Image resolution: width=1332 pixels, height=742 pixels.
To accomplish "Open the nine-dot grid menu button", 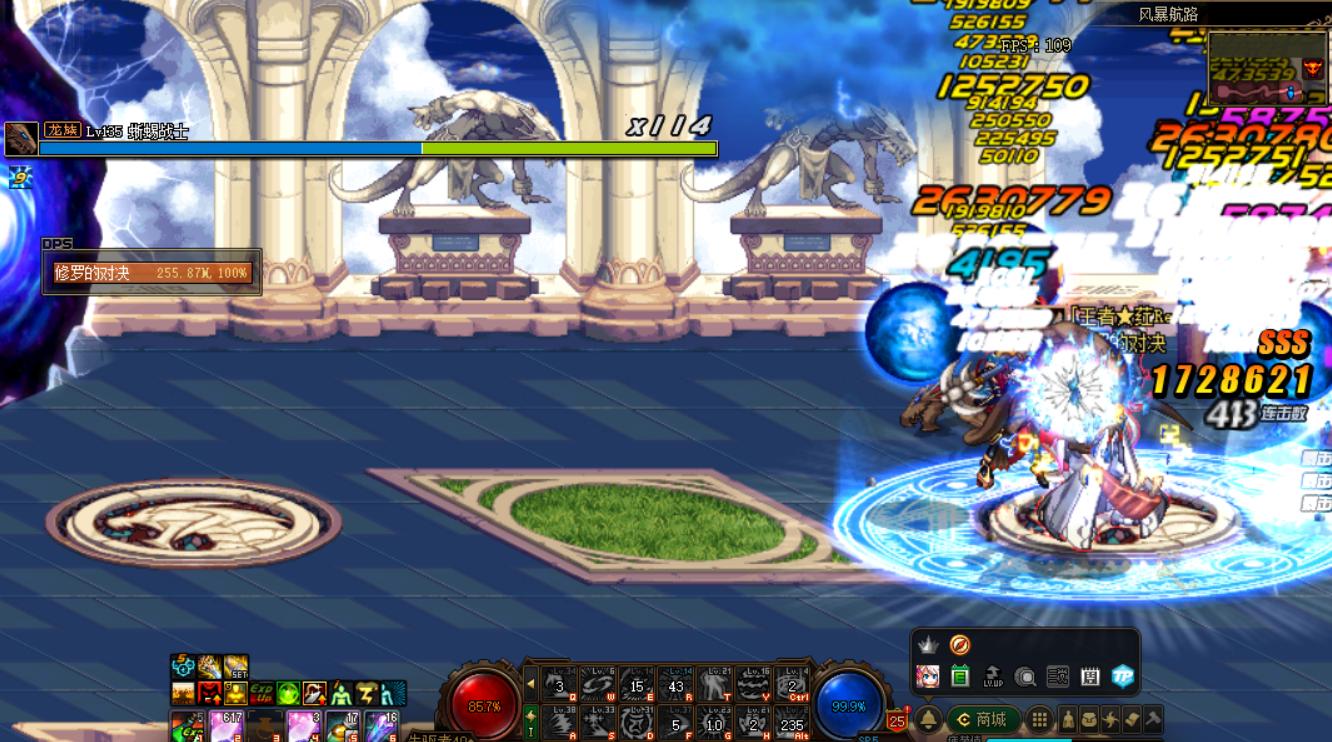I will (1040, 719).
